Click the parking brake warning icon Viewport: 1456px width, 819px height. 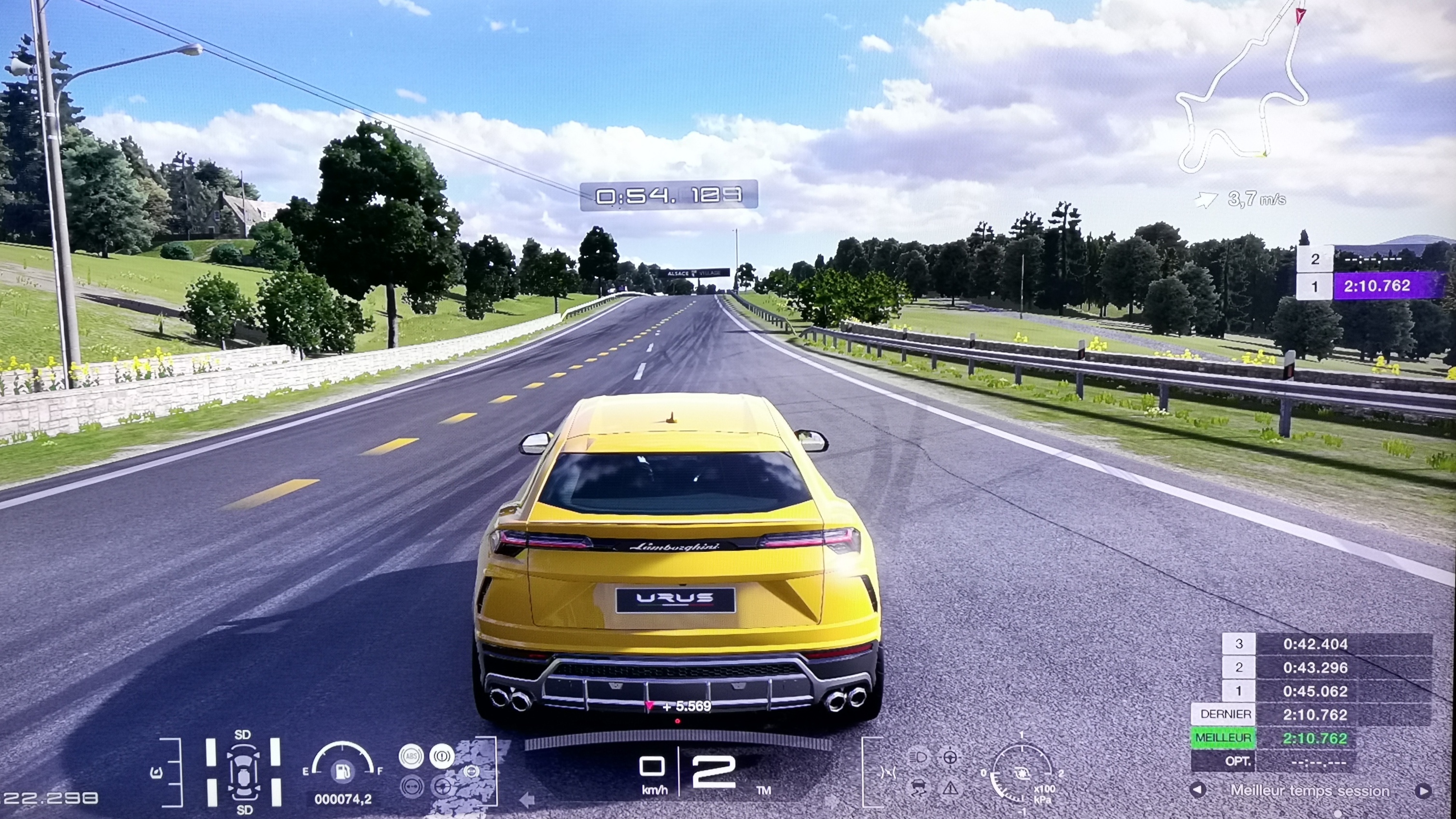click(x=442, y=756)
